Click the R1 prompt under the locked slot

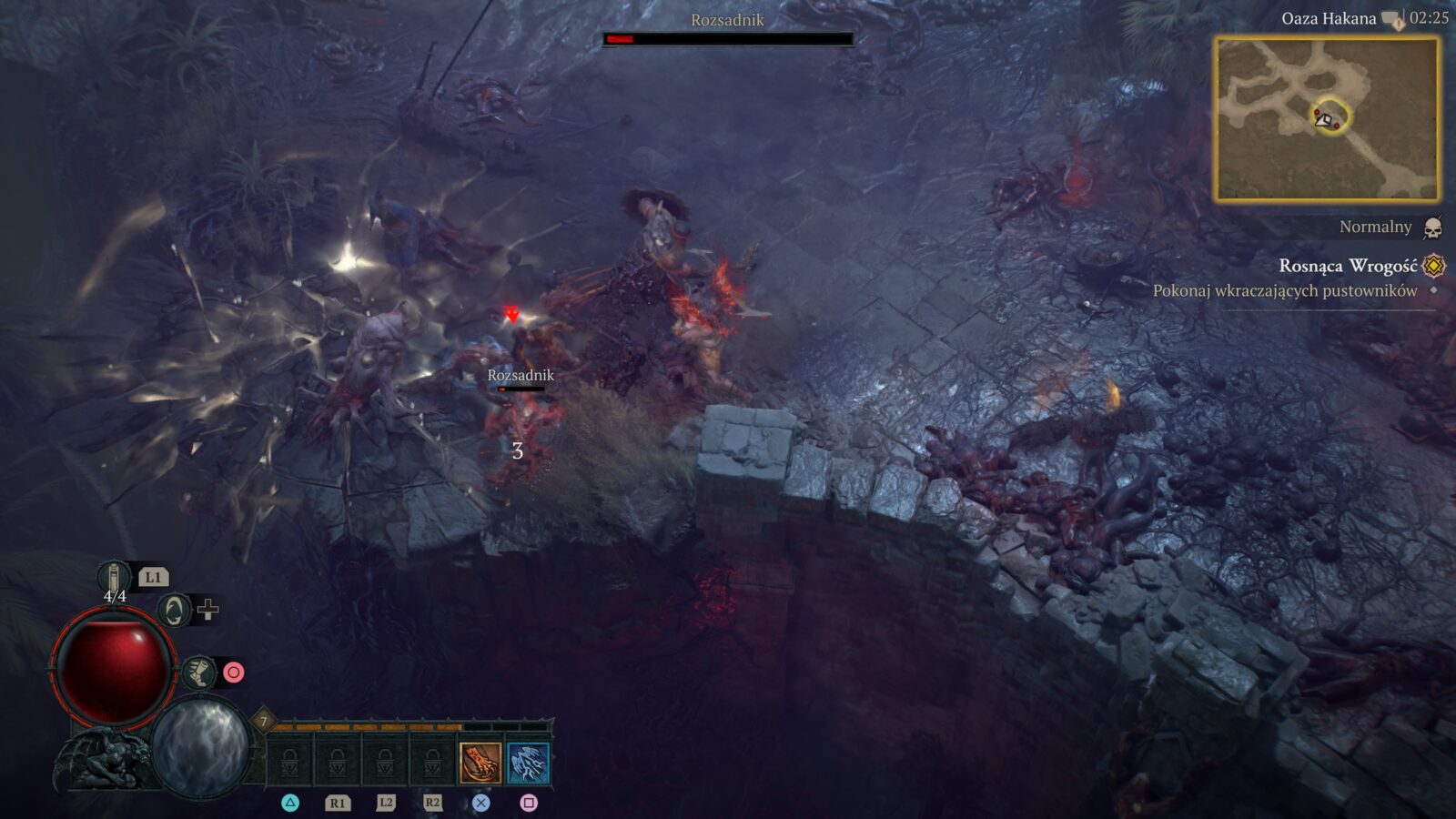(339, 803)
